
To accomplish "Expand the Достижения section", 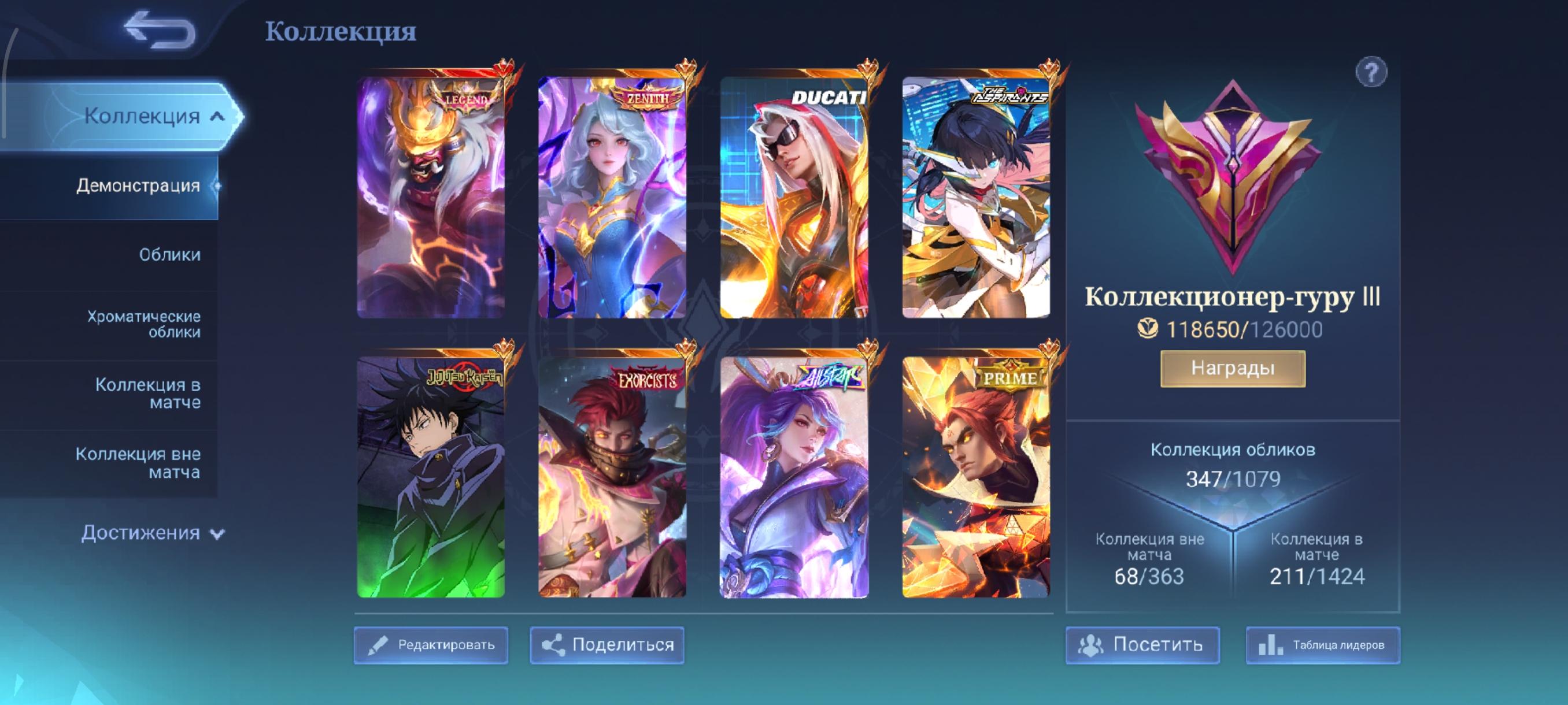I will (151, 533).
